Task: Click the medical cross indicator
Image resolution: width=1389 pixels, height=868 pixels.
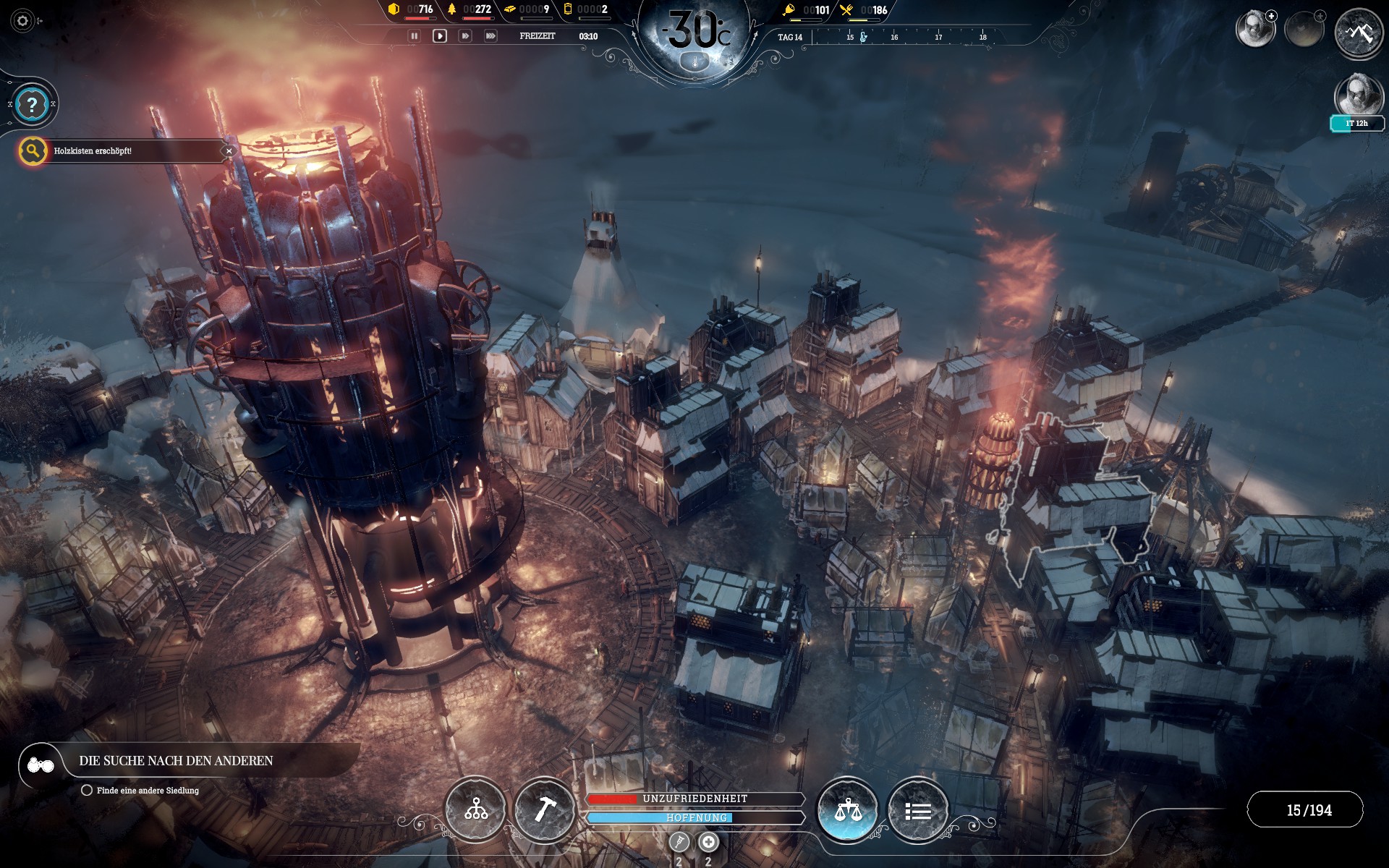Action: point(708,842)
